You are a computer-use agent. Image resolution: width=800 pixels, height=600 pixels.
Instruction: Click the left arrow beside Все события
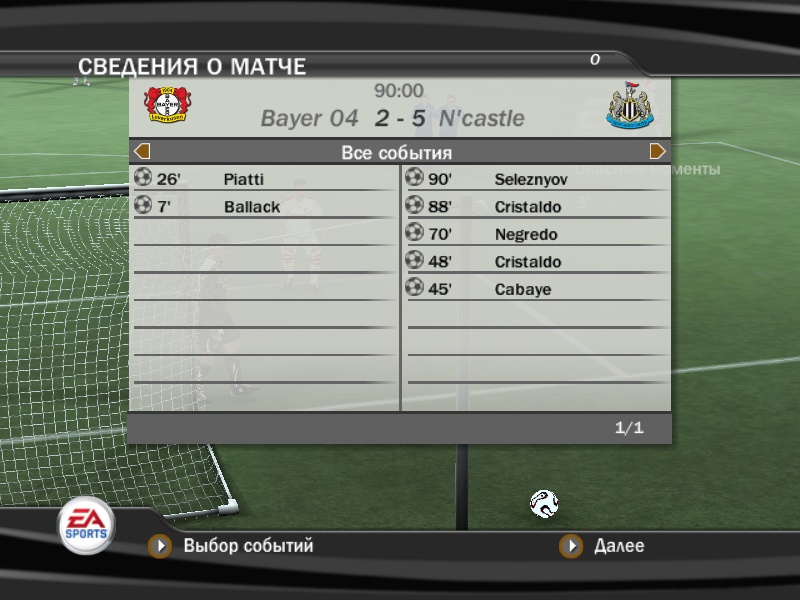(x=142, y=152)
